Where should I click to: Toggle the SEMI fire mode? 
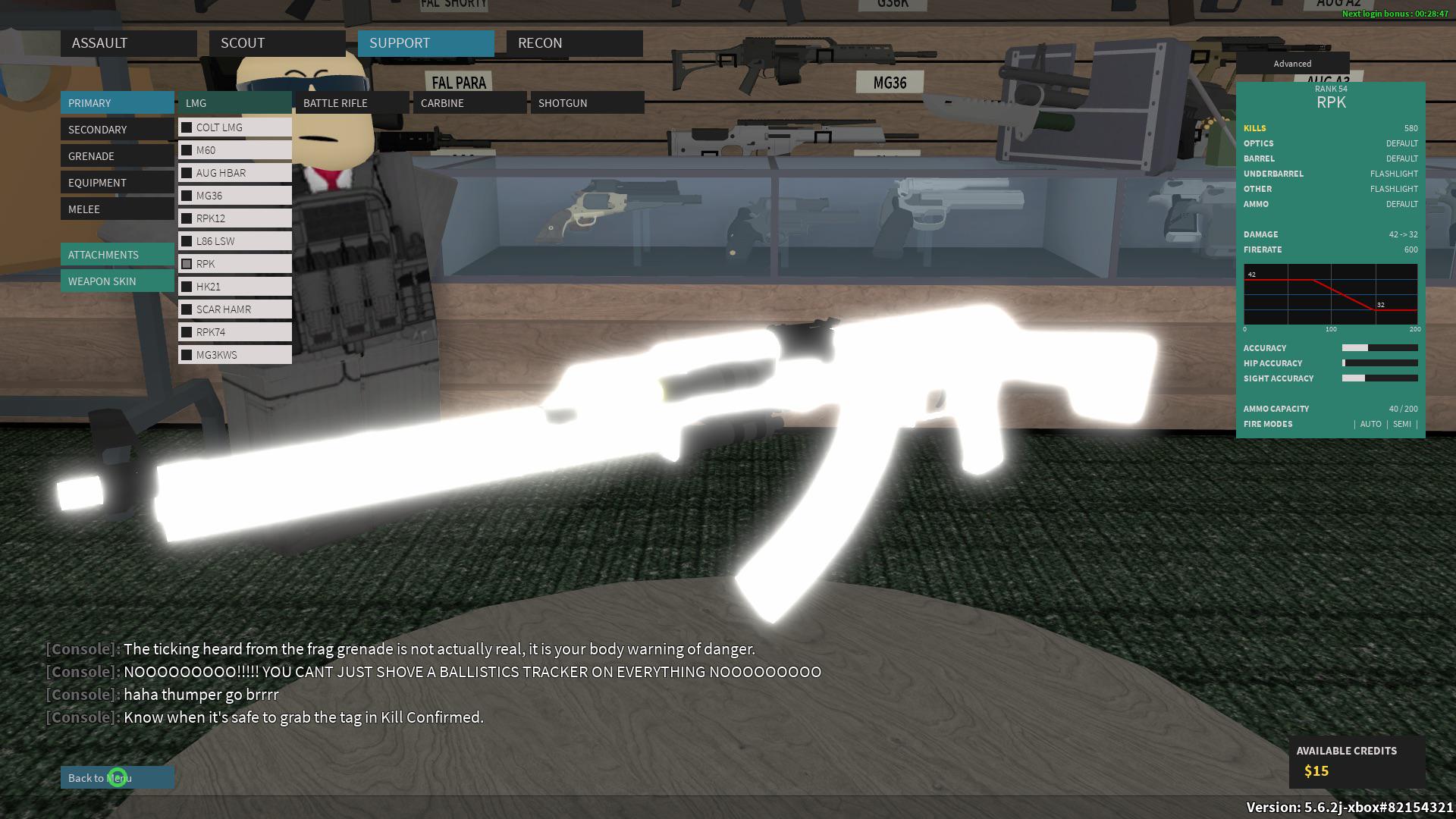click(x=1402, y=424)
